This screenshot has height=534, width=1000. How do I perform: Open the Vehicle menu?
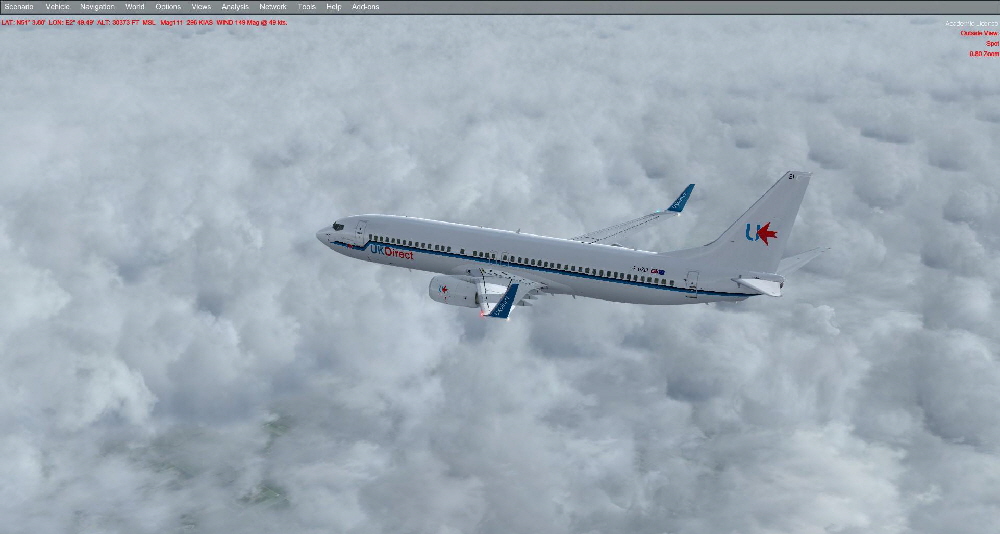pos(57,7)
